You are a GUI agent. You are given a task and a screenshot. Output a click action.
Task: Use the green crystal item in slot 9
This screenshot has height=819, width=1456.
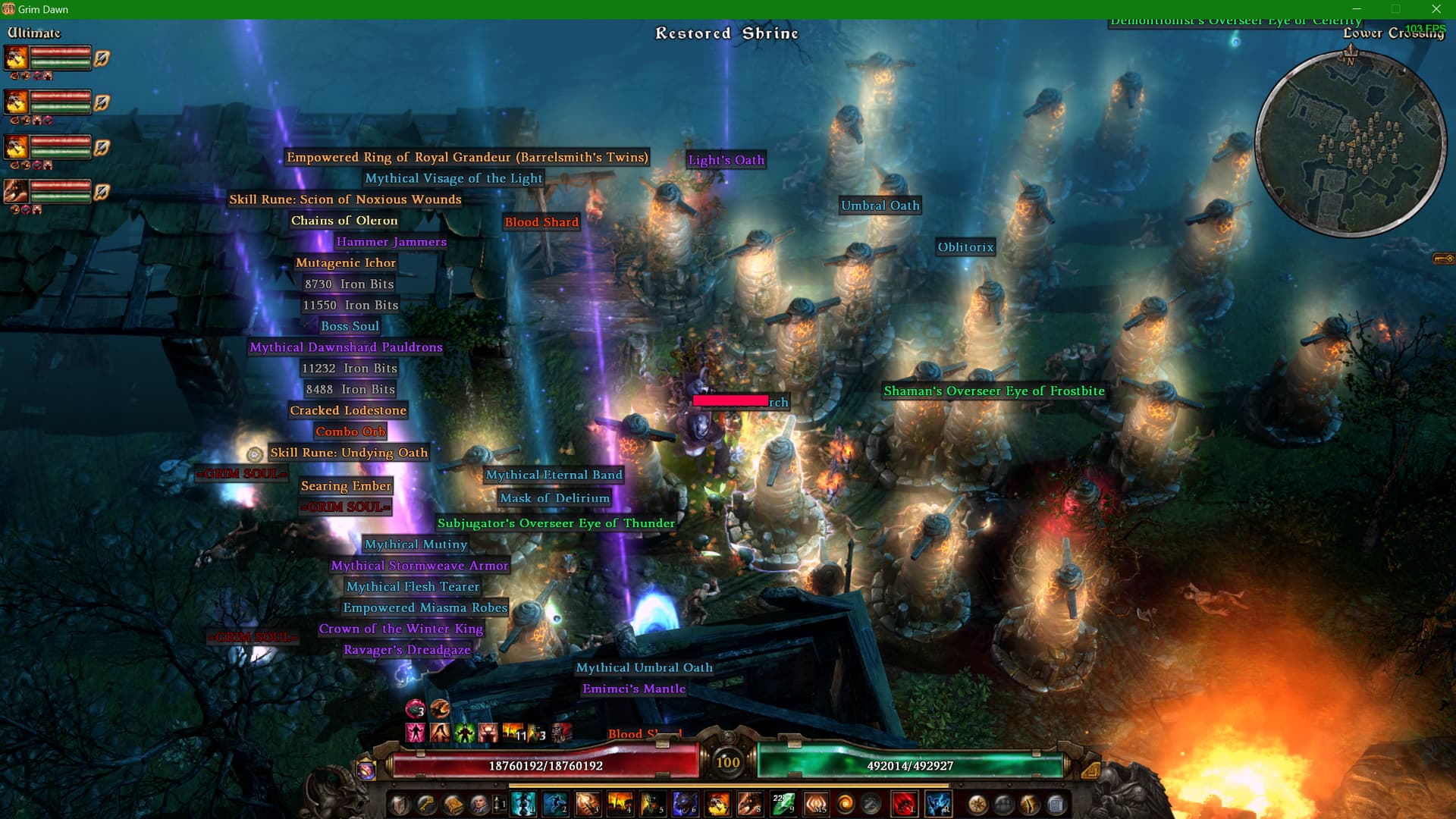(x=783, y=804)
